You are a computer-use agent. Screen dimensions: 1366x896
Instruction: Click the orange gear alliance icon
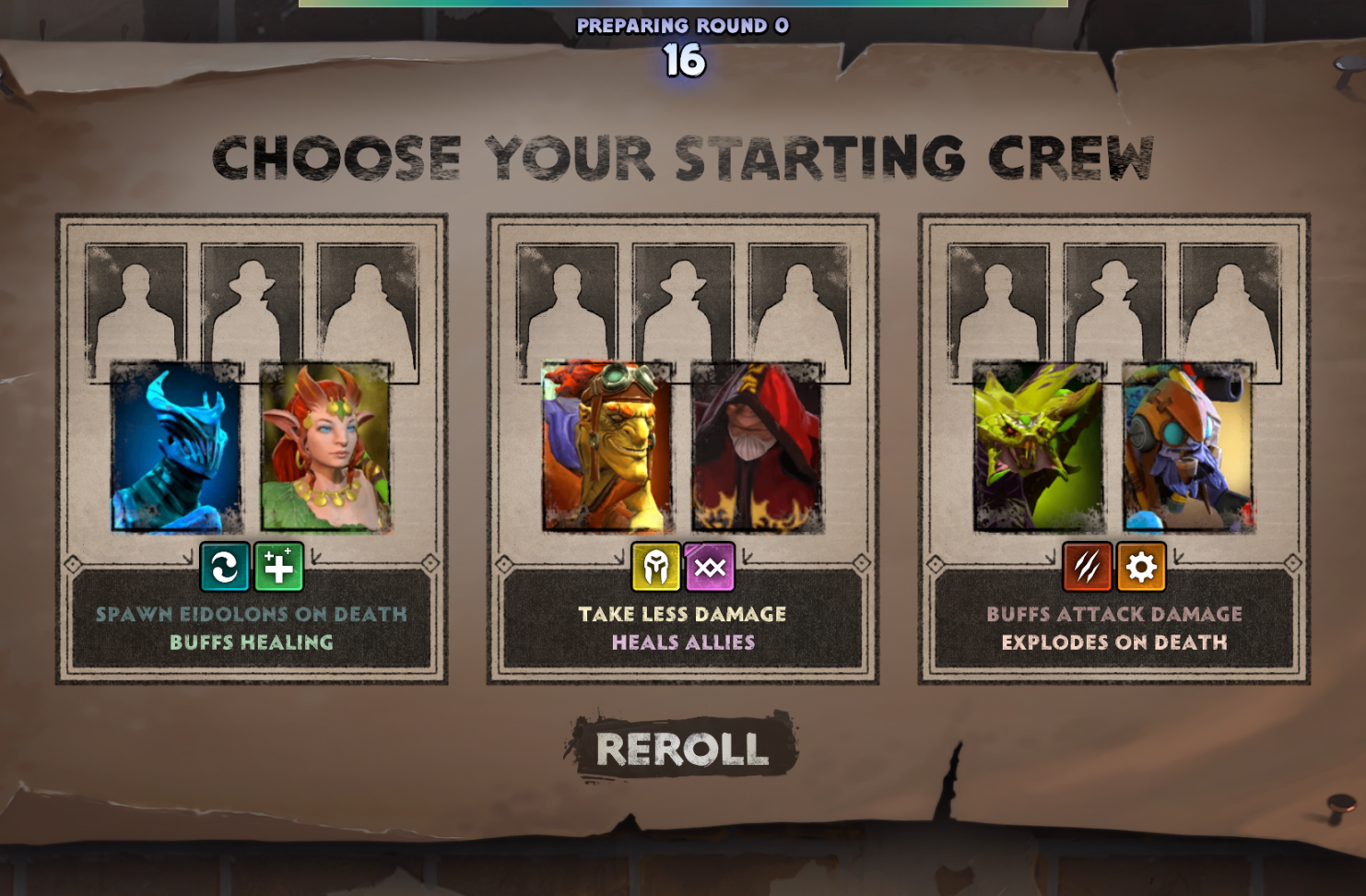click(x=1141, y=567)
